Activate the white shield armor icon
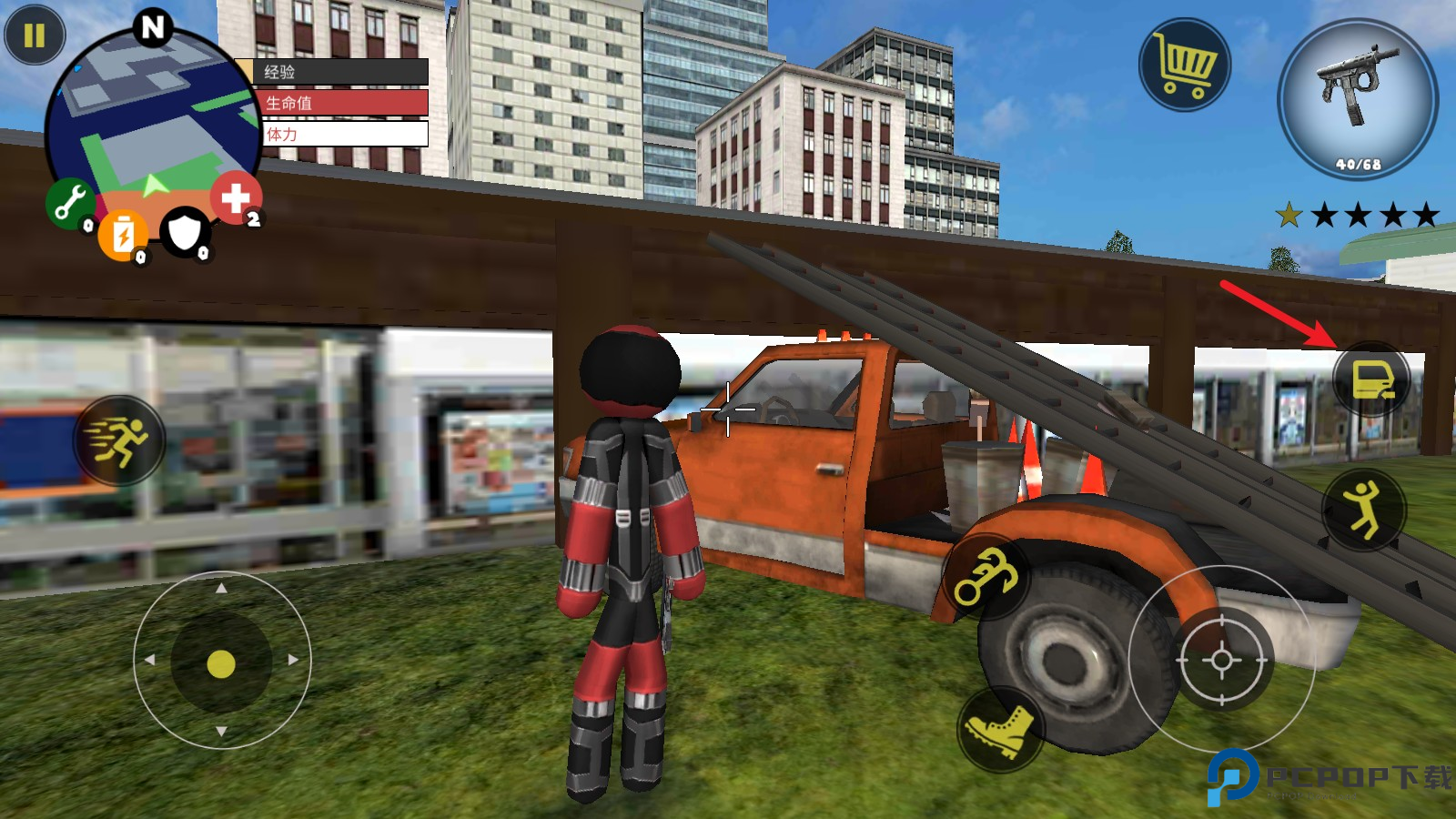Viewport: 1456px width, 819px height. click(185, 232)
